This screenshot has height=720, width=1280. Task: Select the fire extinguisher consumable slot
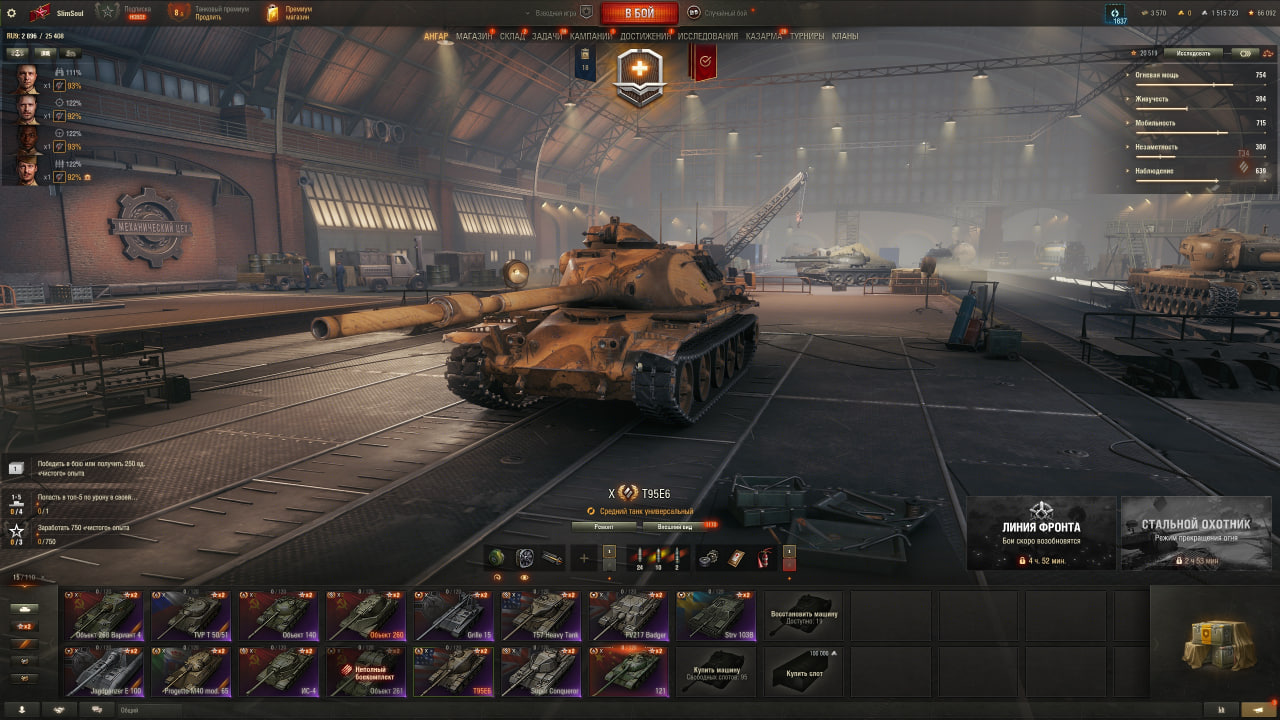(764, 558)
